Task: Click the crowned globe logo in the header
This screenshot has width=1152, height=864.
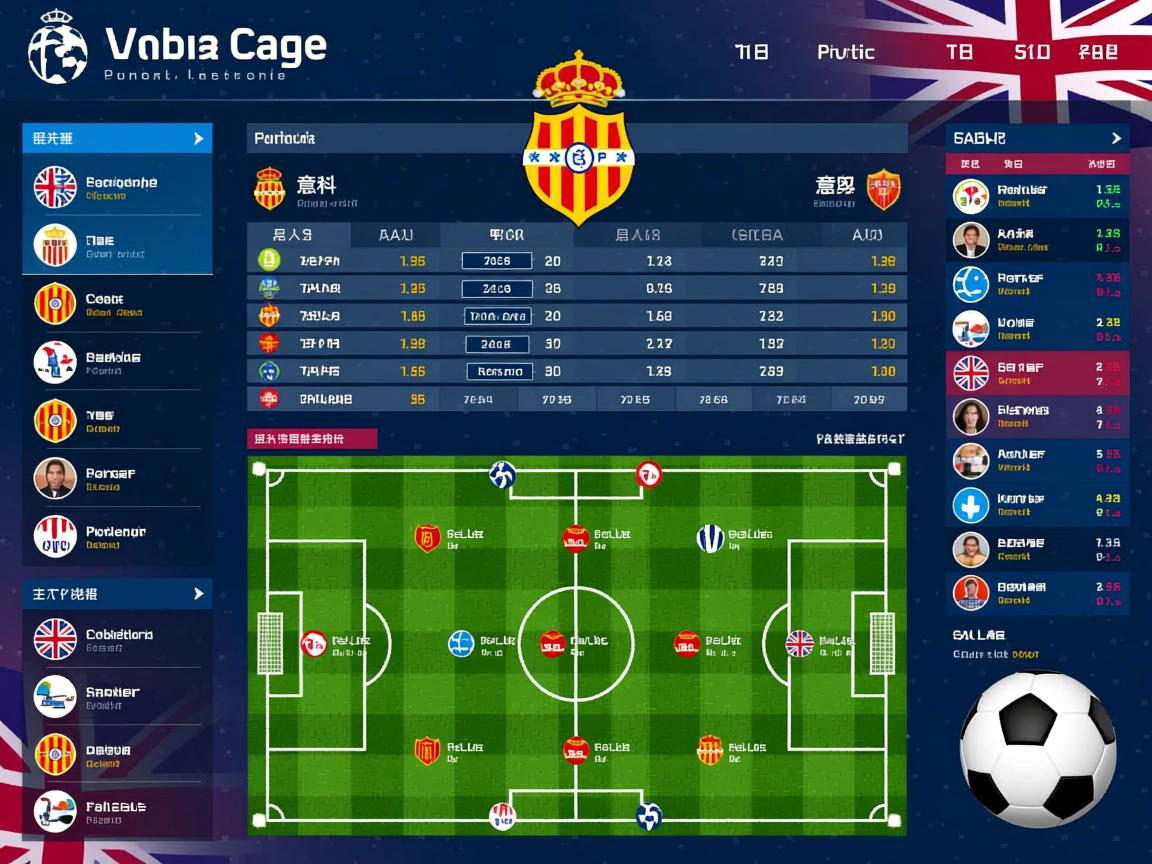Action: click(x=58, y=47)
